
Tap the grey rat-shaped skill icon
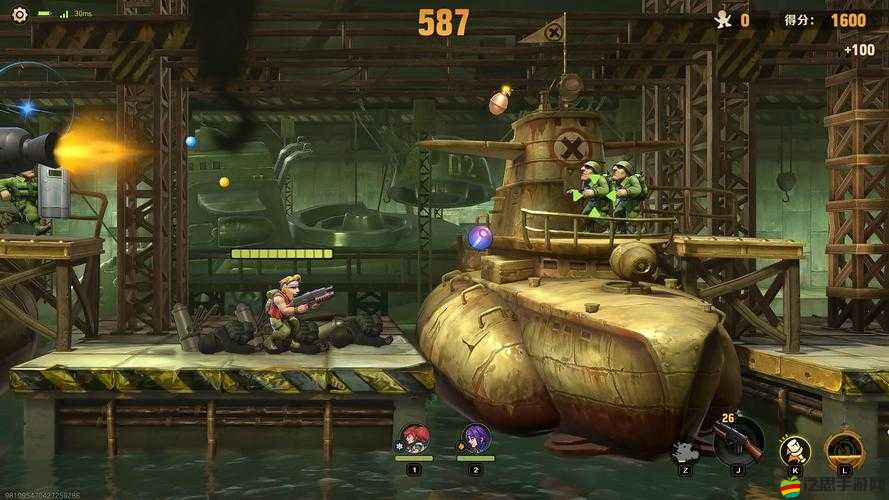[x=685, y=452]
